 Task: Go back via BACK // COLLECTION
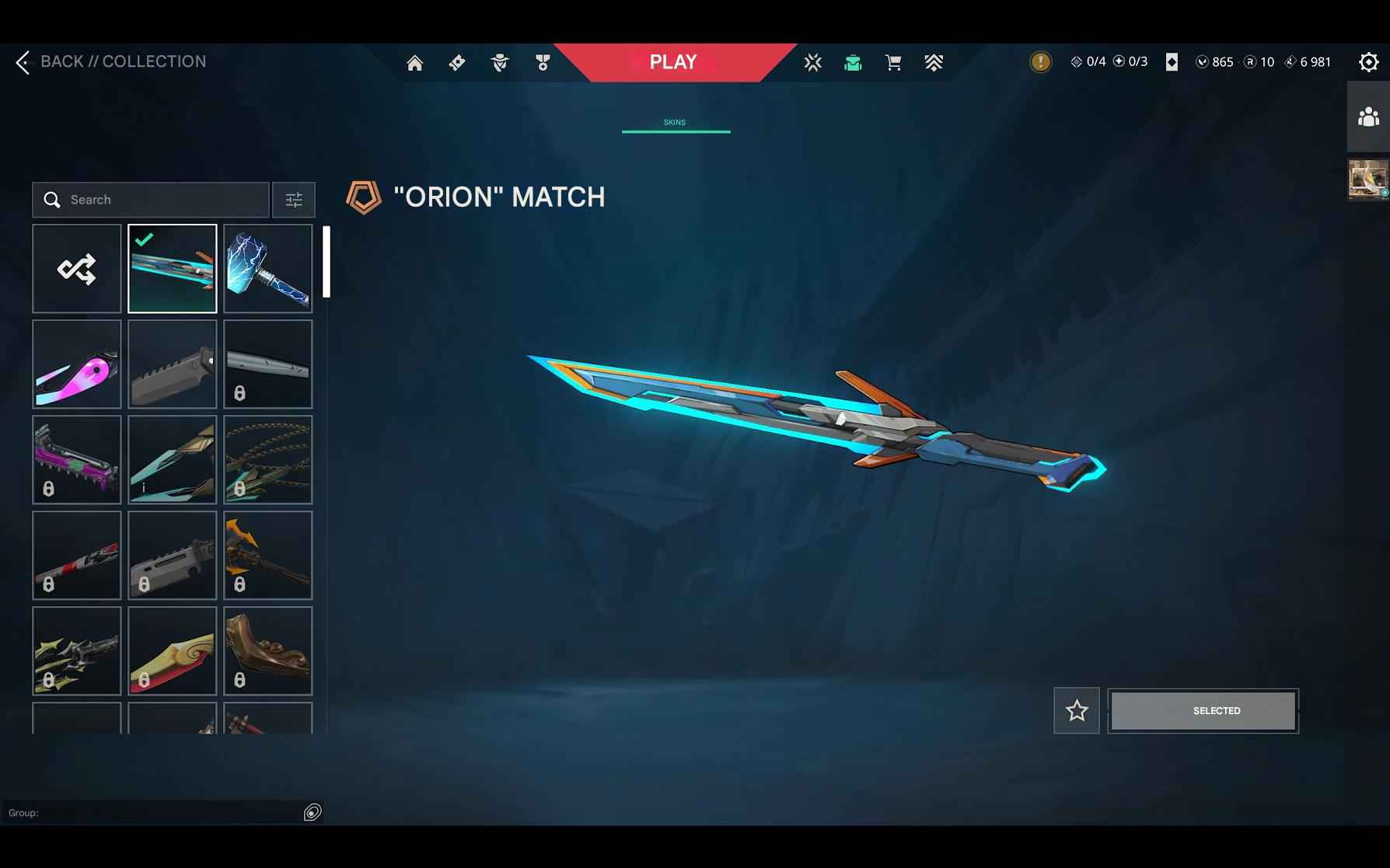111,61
